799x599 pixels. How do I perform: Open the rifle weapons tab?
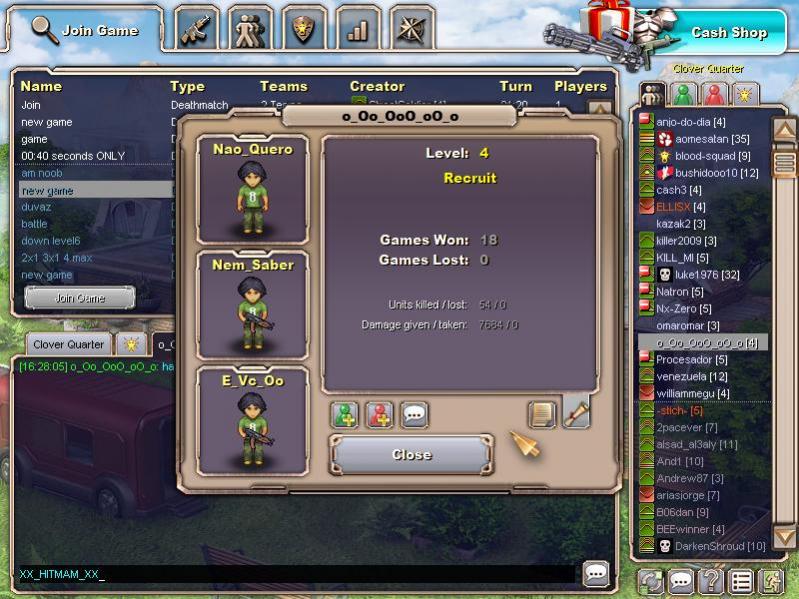point(197,29)
